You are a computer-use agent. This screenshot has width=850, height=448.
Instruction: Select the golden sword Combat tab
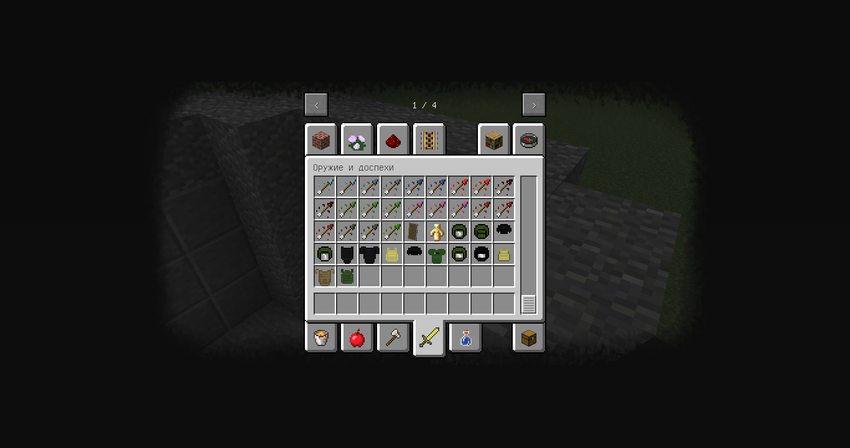[428, 339]
